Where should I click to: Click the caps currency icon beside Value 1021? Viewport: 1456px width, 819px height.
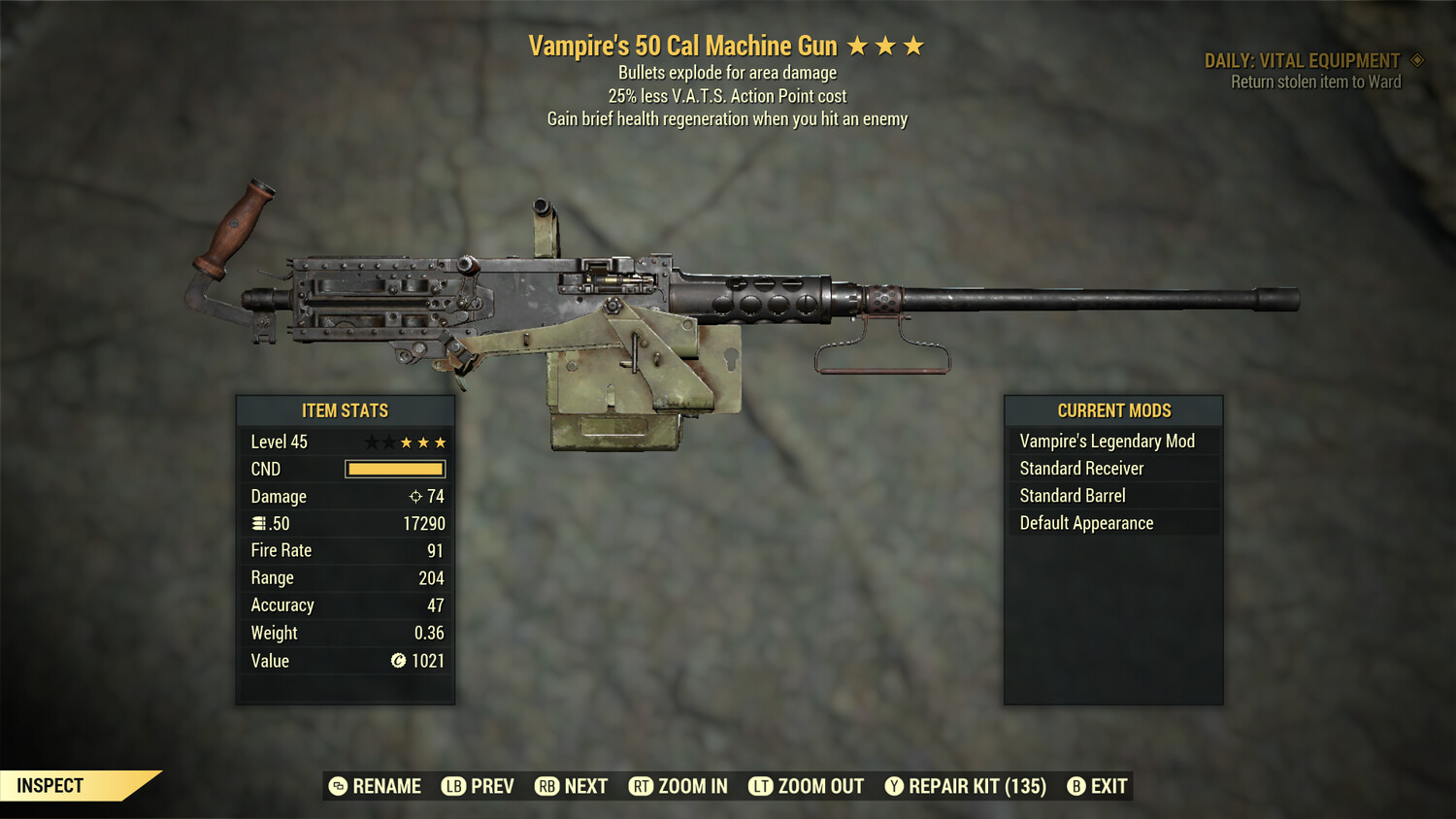(x=396, y=661)
